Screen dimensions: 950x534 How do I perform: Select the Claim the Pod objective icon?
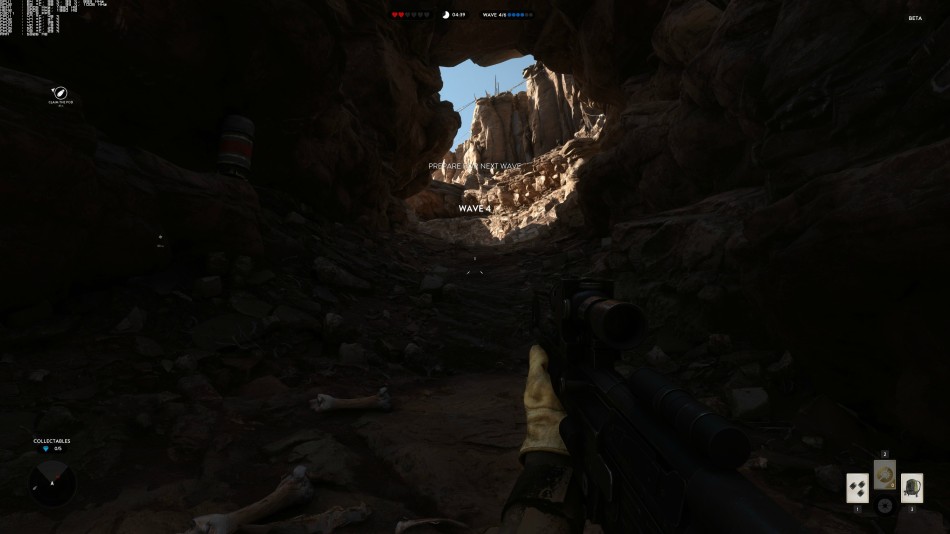pos(60,93)
